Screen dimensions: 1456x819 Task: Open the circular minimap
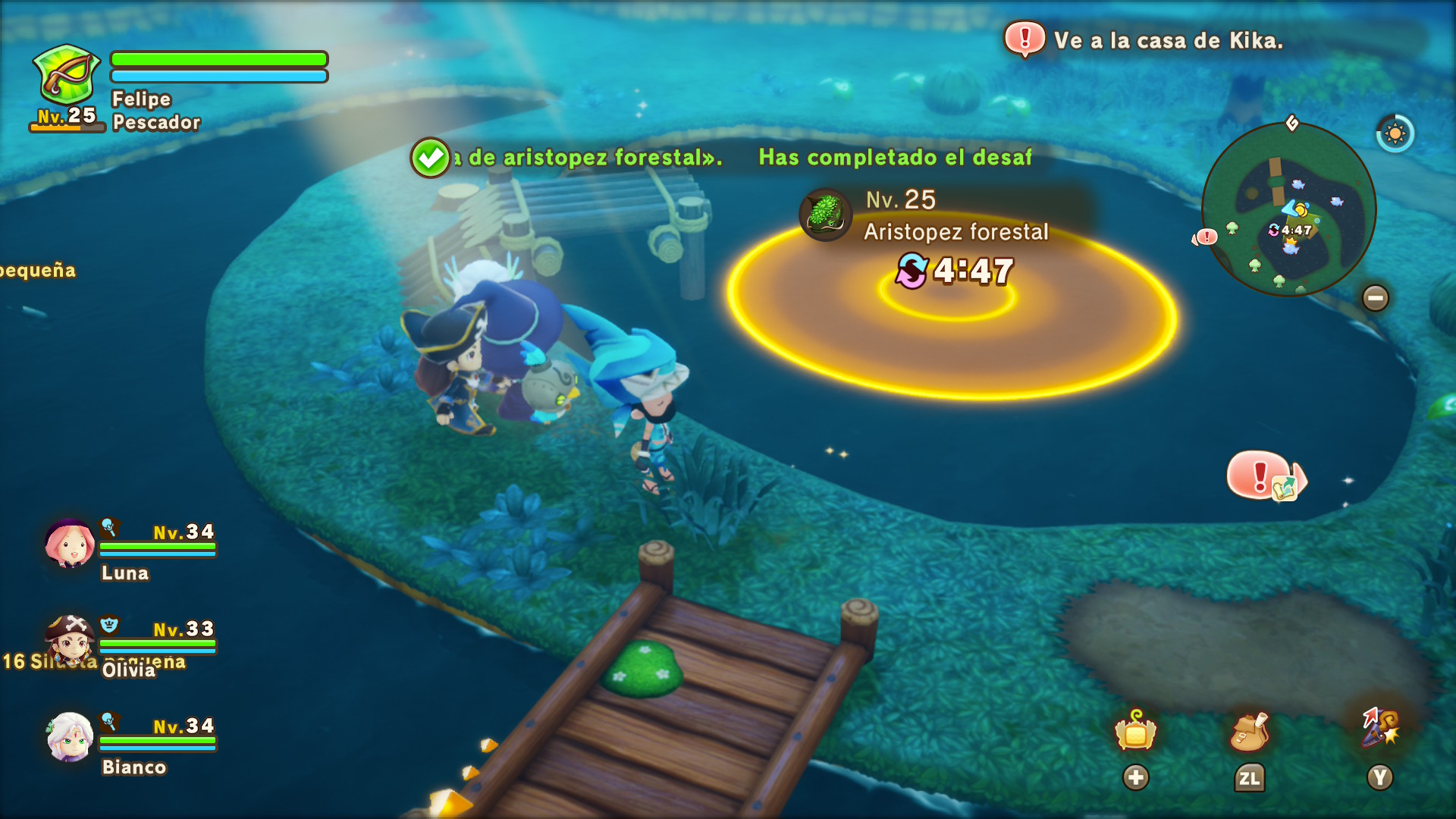[1288, 210]
